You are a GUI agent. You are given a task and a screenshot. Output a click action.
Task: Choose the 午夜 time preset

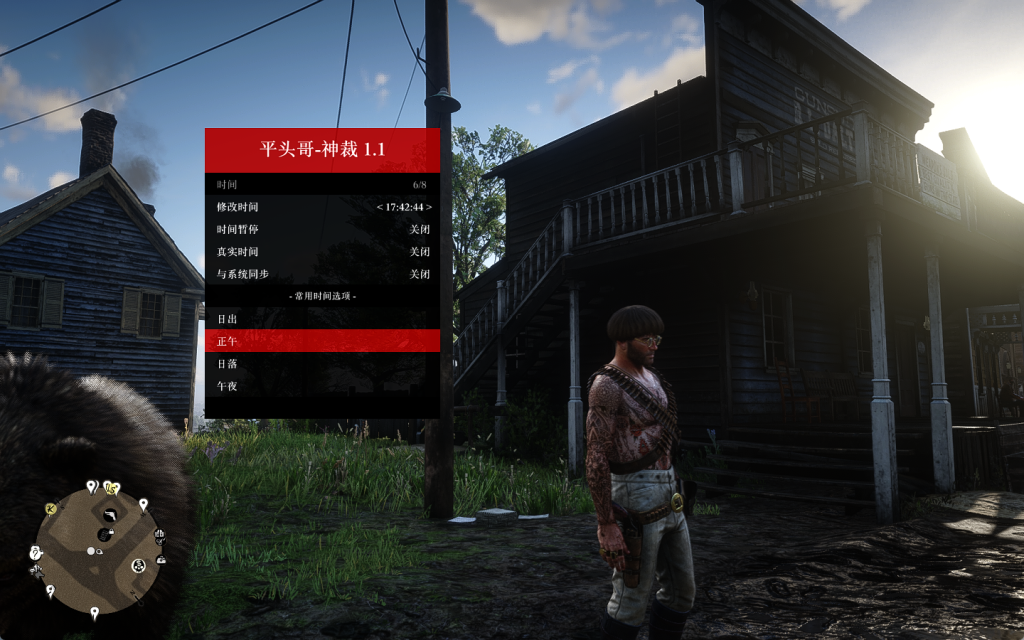[322, 386]
